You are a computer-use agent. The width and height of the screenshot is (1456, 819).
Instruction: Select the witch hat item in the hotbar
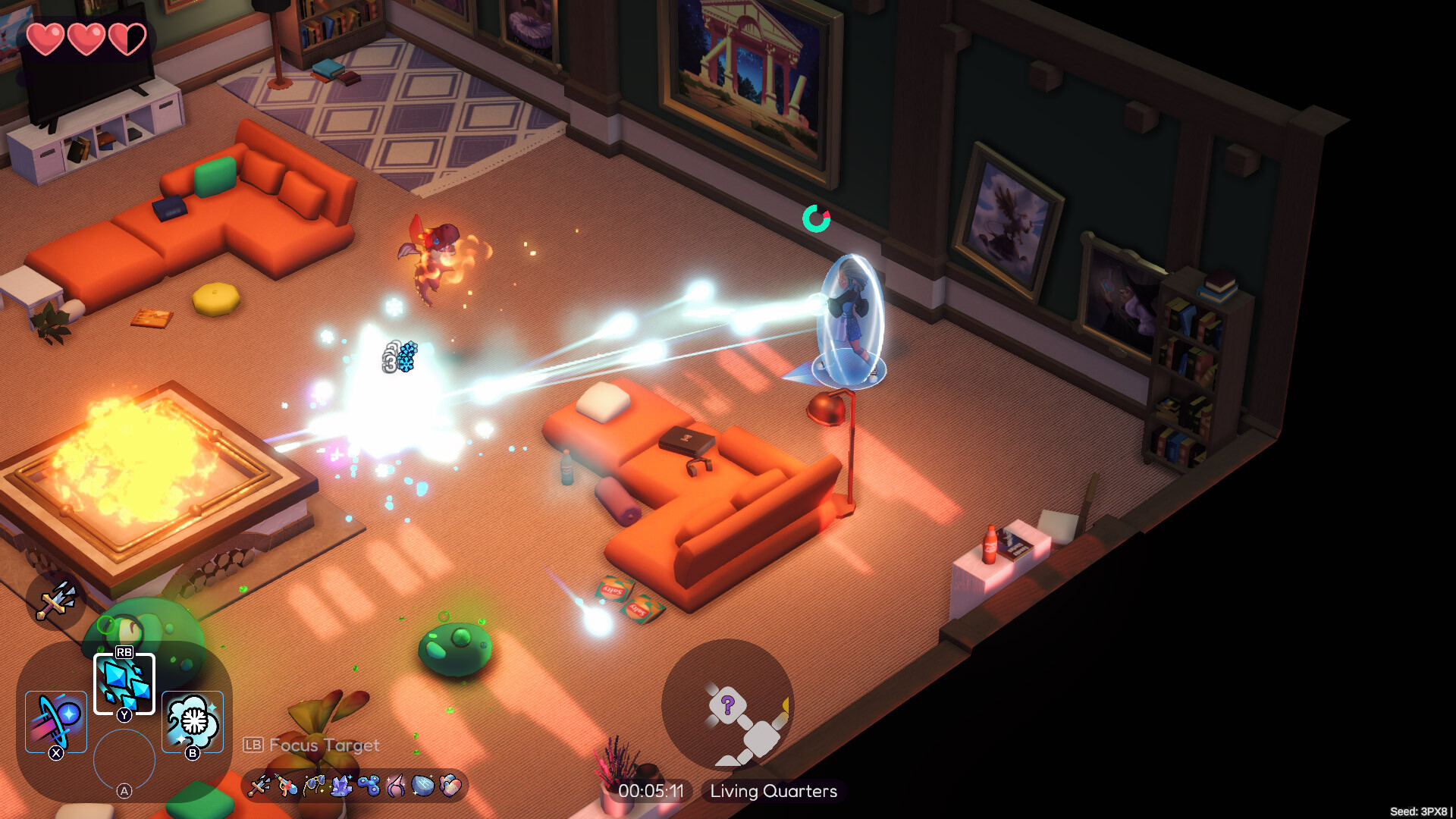(x=396, y=786)
